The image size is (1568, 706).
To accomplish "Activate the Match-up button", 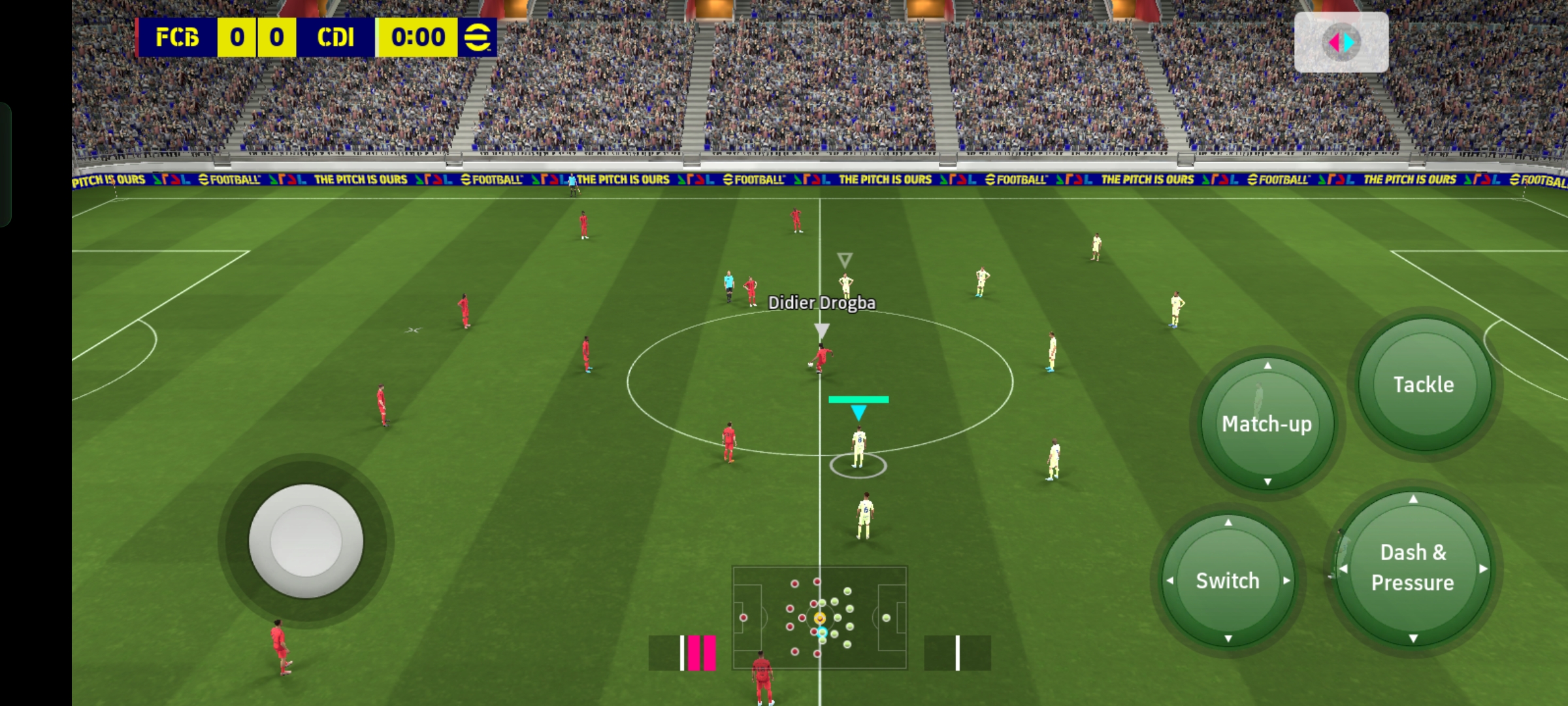I will click(x=1267, y=424).
